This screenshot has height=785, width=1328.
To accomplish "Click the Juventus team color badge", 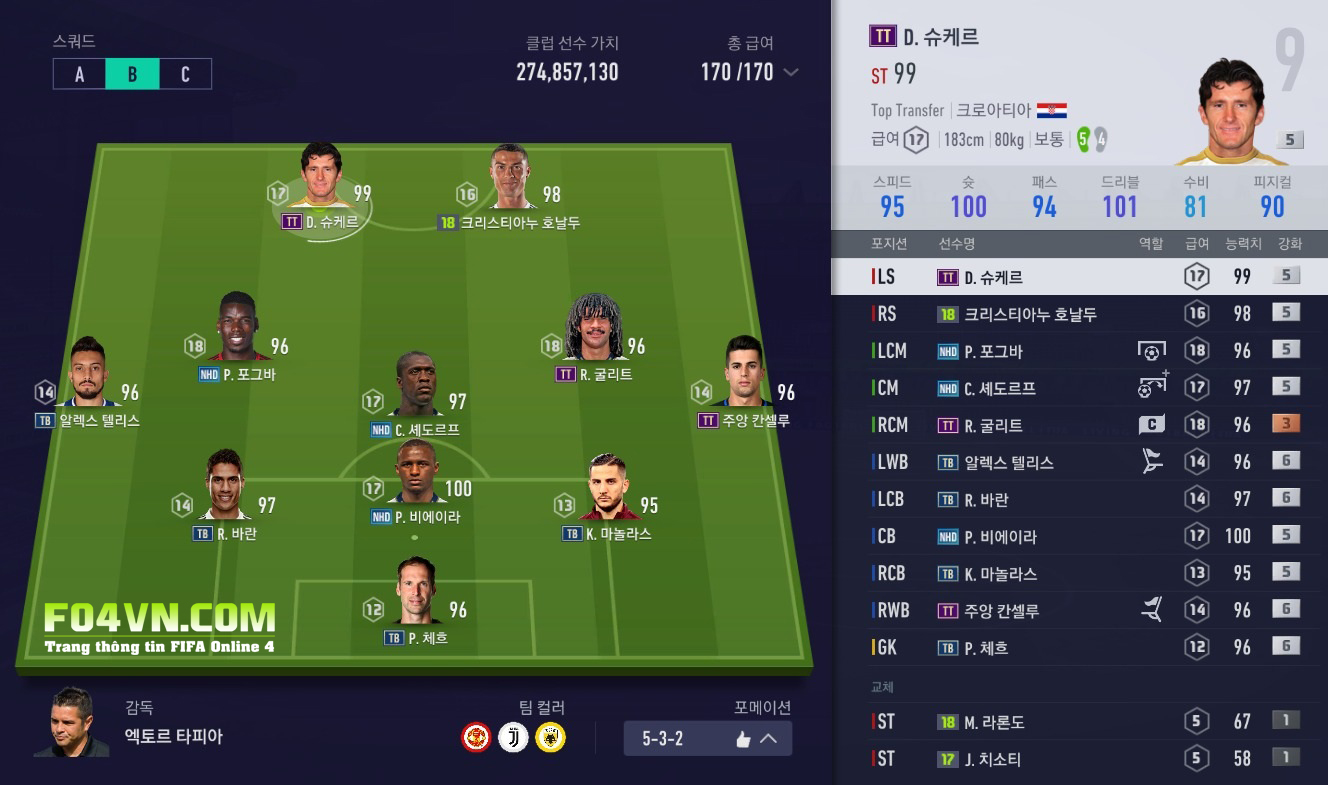I will pos(513,738).
